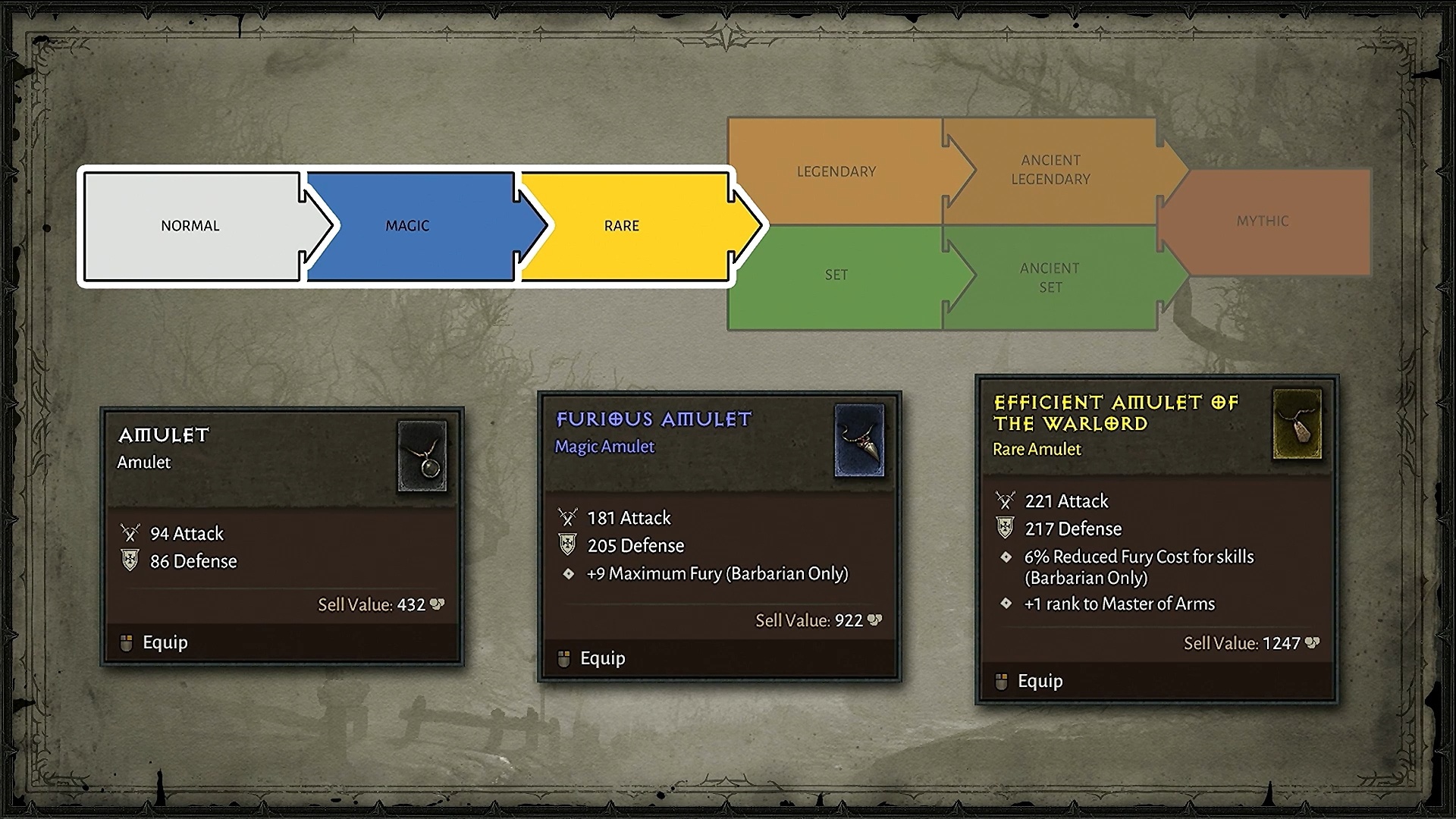Choose the Ancient Legendary tier box
Image resolution: width=1456 pixels, height=819 pixels.
pos(1050,170)
